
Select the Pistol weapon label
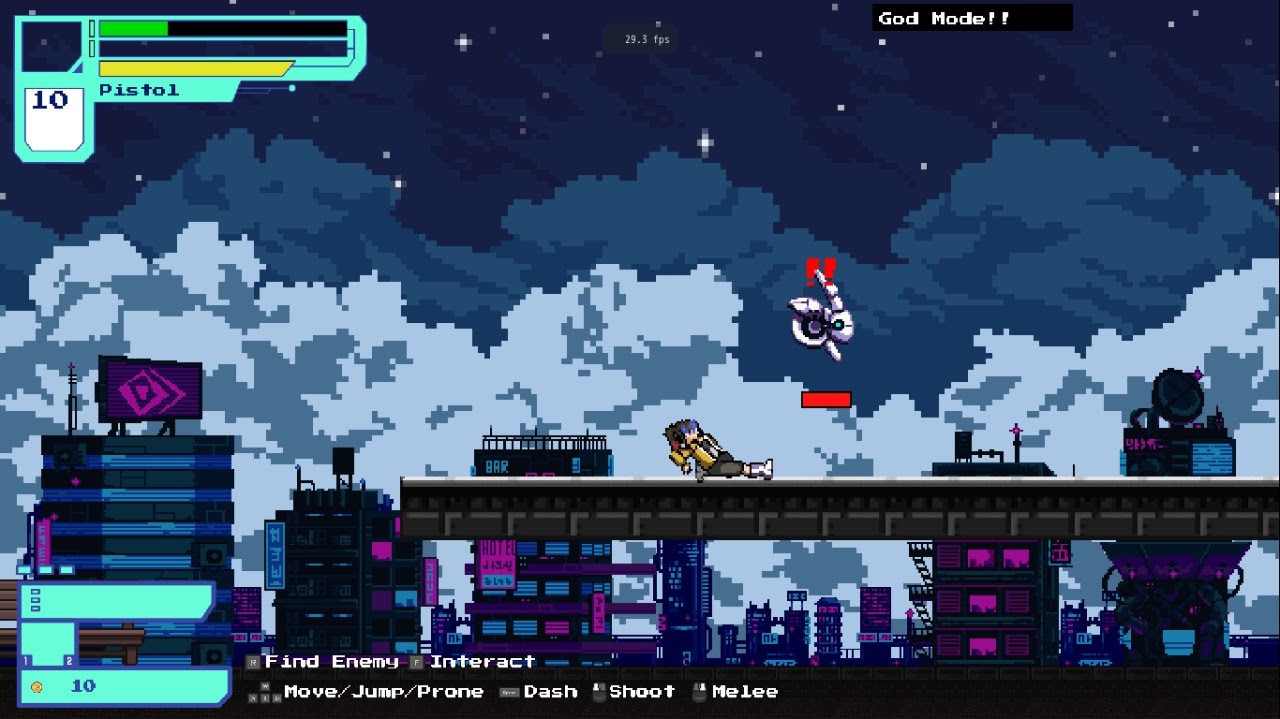point(139,90)
